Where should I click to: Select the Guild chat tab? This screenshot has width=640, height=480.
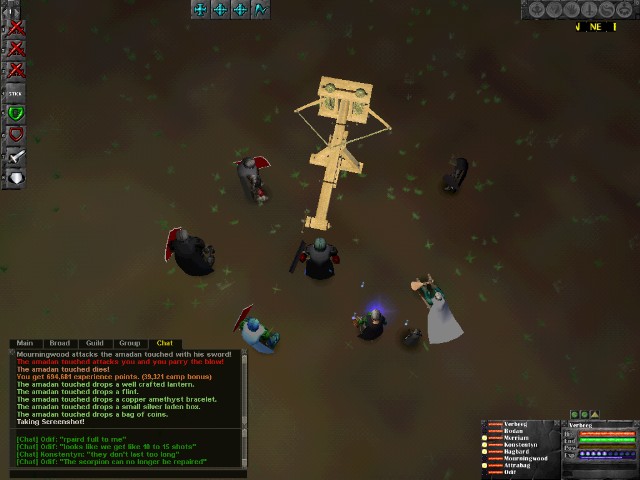pos(95,343)
